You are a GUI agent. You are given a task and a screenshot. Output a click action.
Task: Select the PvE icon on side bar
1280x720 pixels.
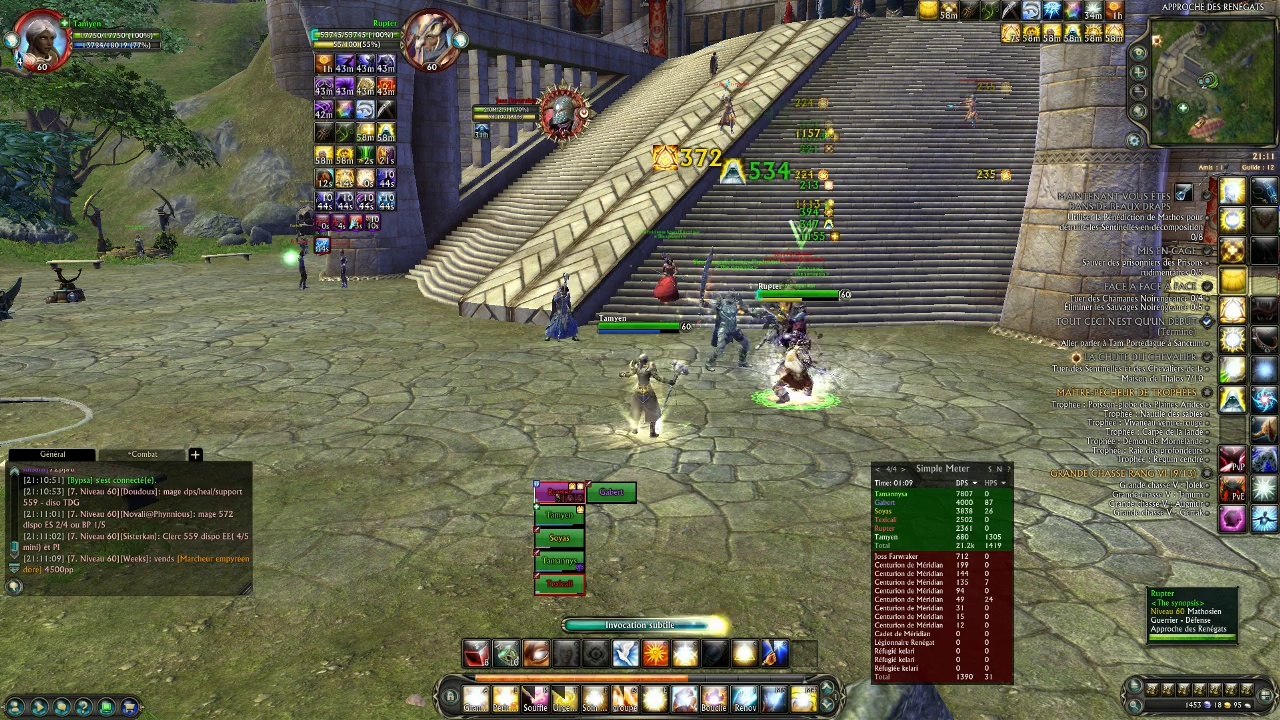click(1233, 489)
